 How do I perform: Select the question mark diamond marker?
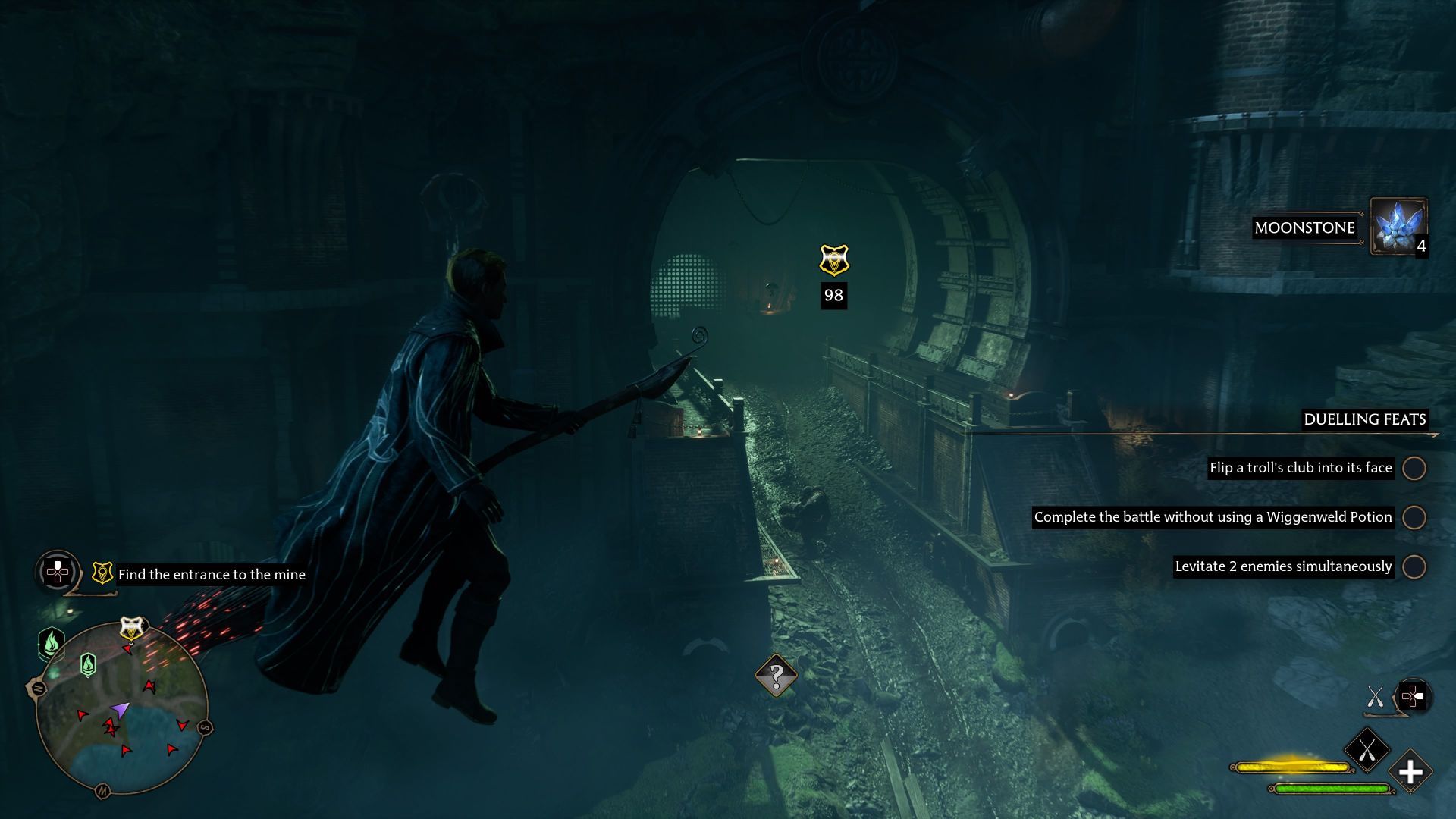776,675
